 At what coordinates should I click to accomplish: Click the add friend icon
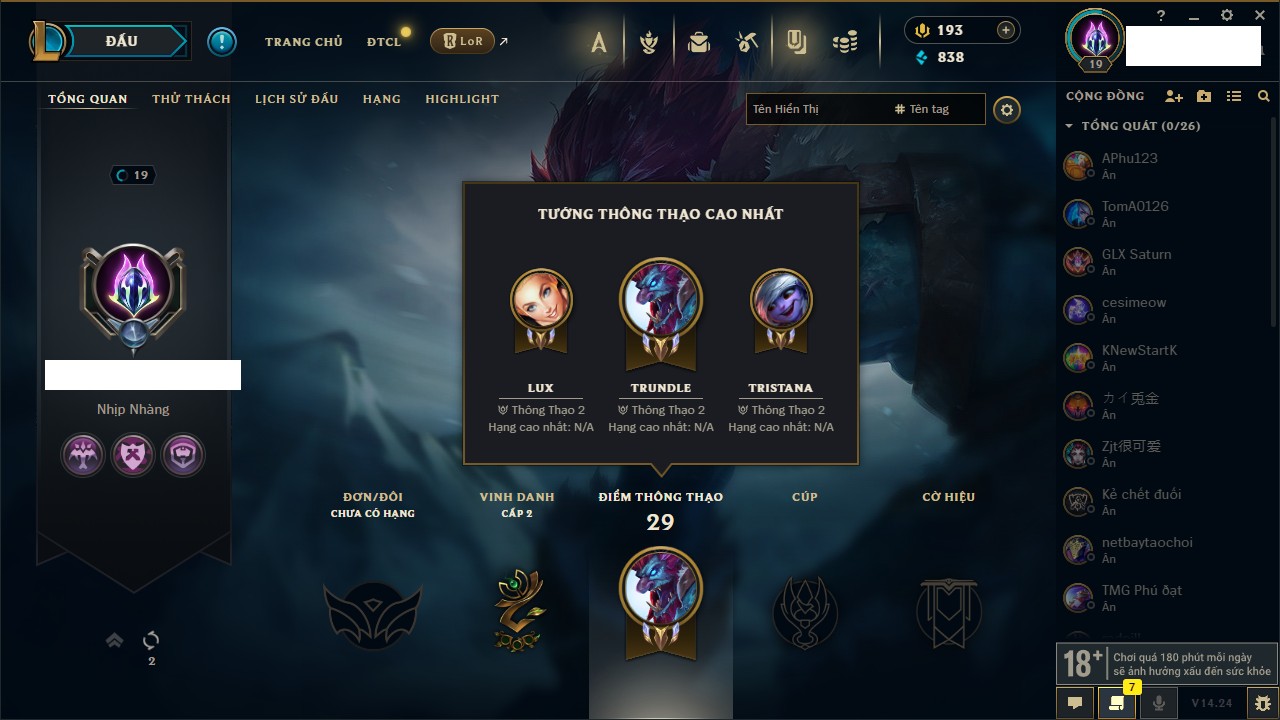coord(1173,96)
